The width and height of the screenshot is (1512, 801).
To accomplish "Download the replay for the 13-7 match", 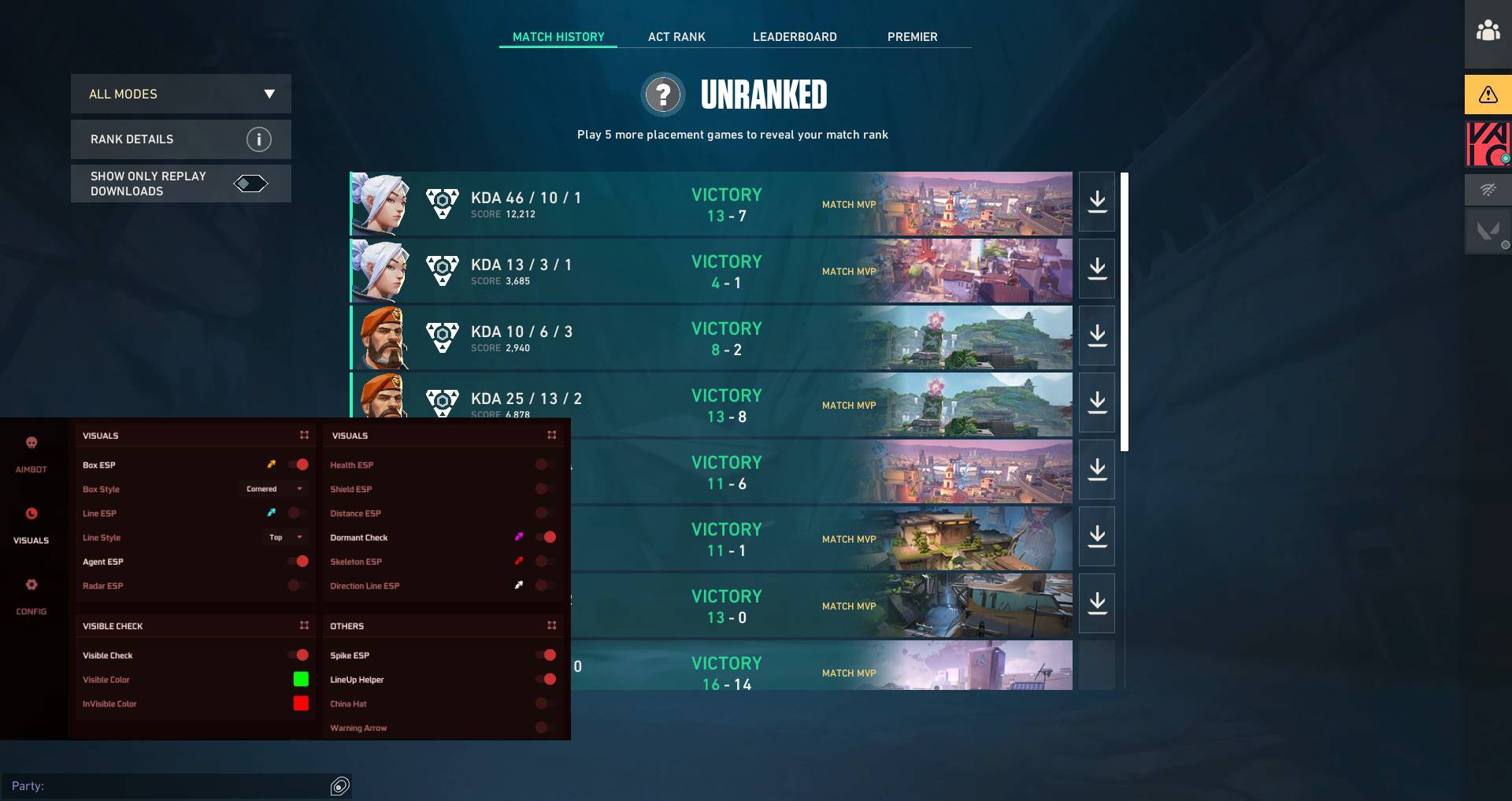I will 1096,202.
